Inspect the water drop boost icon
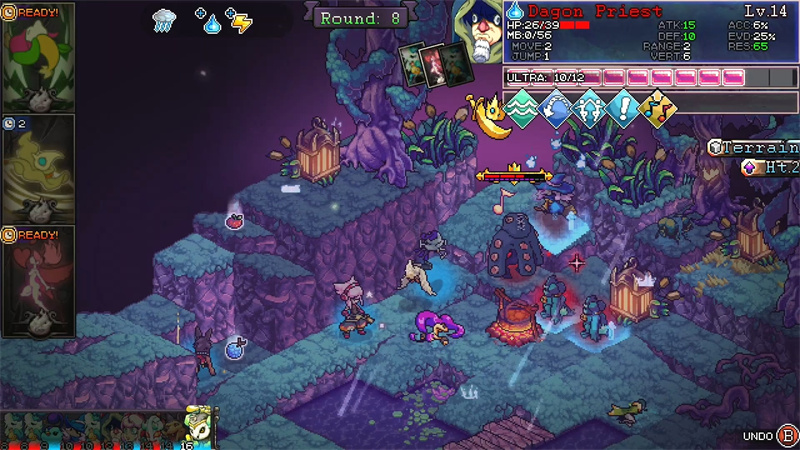 click(x=209, y=21)
